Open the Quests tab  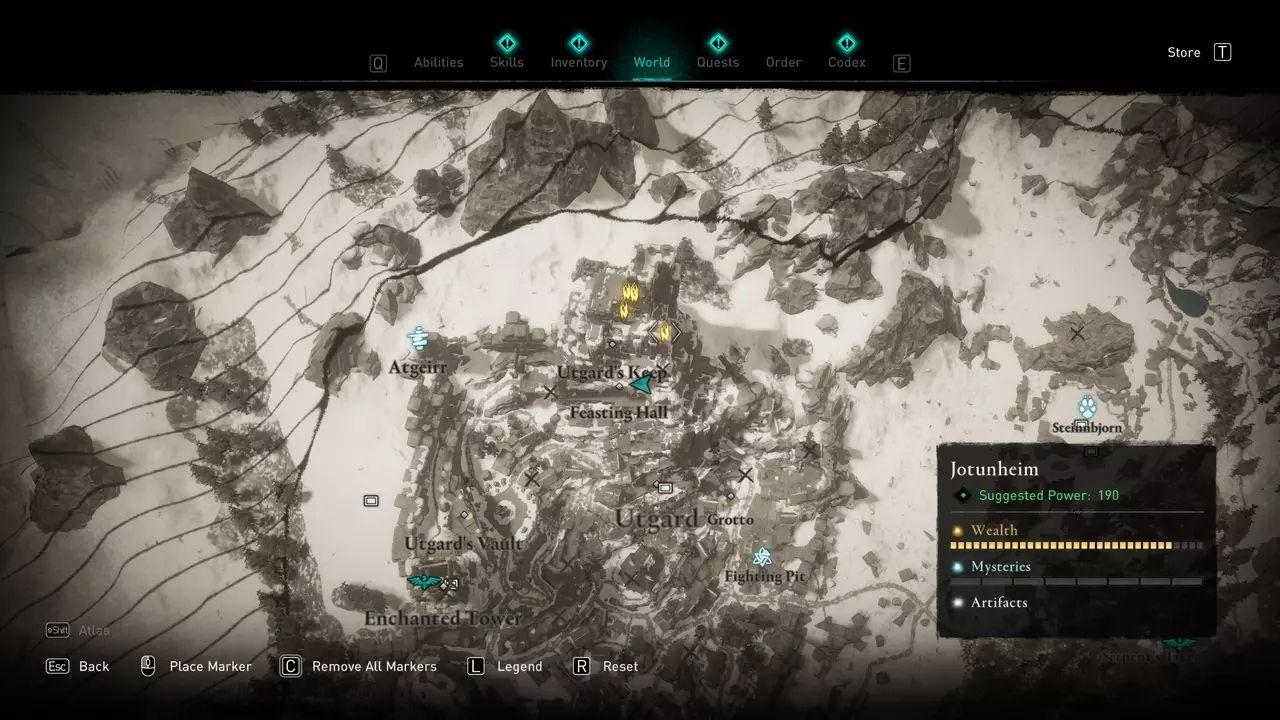(717, 62)
